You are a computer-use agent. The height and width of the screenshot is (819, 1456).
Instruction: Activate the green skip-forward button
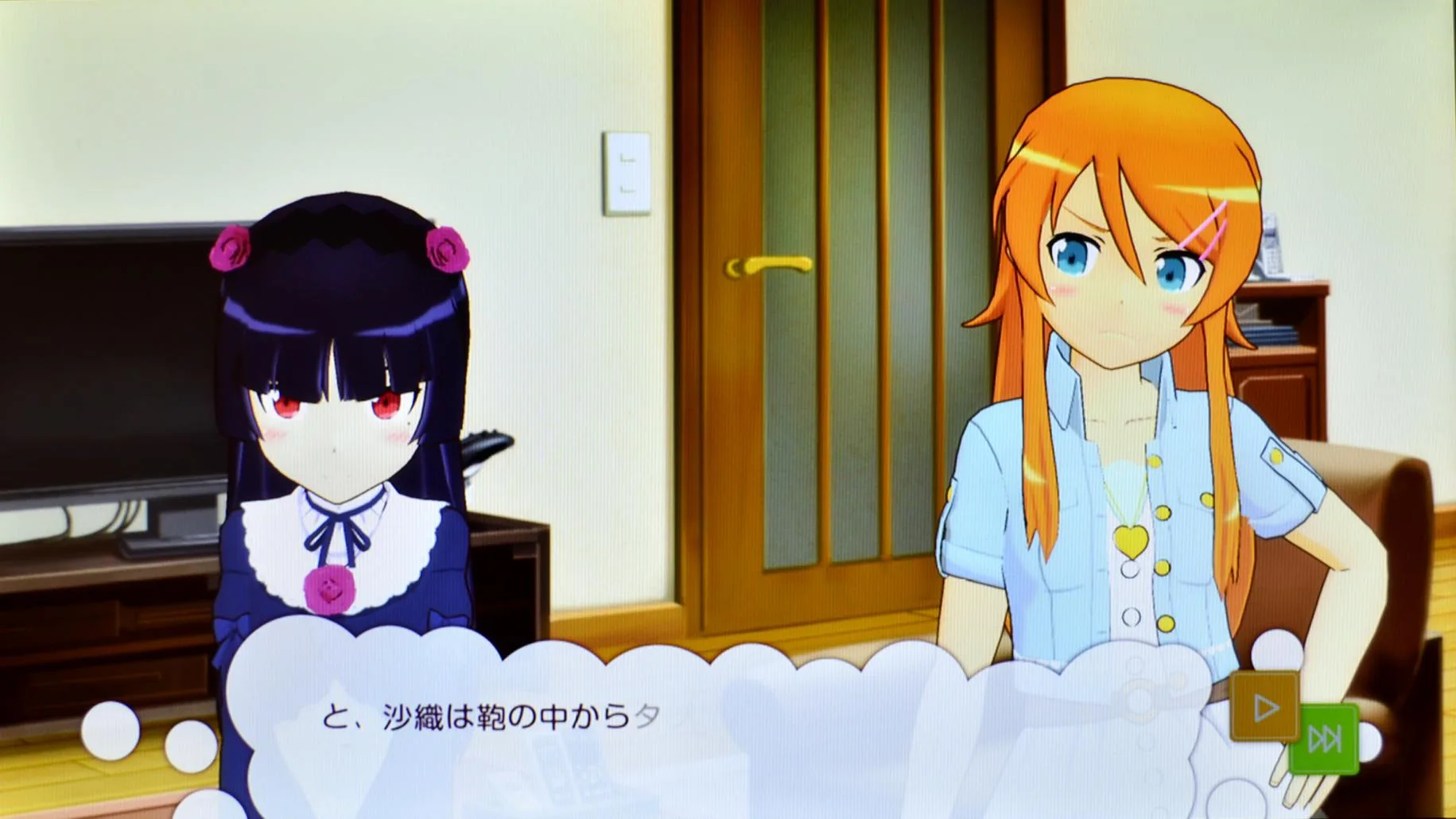(1323, 739)
